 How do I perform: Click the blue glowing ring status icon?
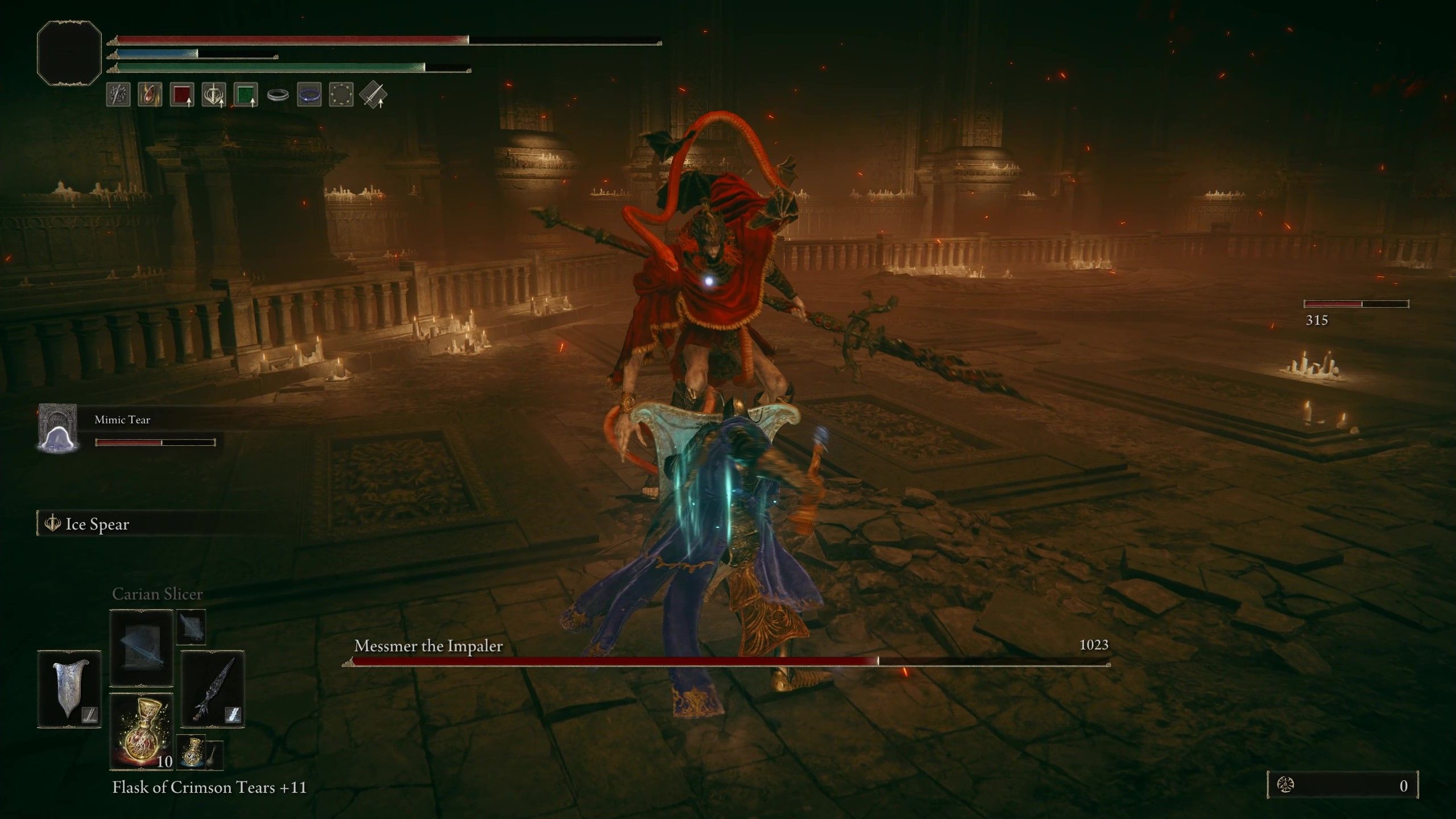(309, 95)
